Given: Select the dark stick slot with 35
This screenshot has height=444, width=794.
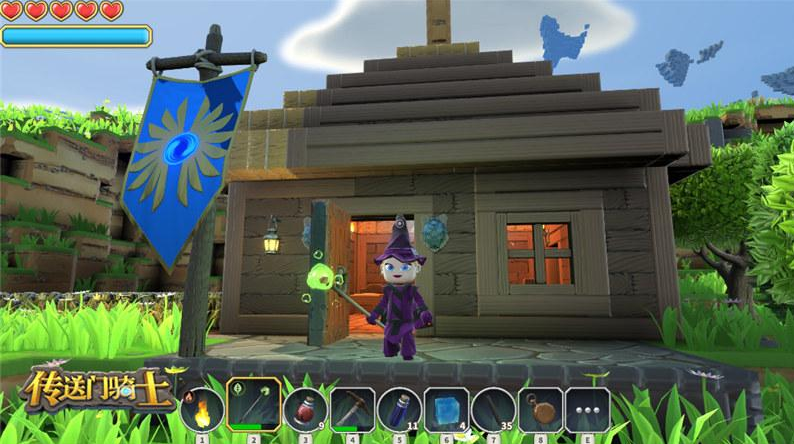Looking at the screenshot, I should tap(493, 410).
